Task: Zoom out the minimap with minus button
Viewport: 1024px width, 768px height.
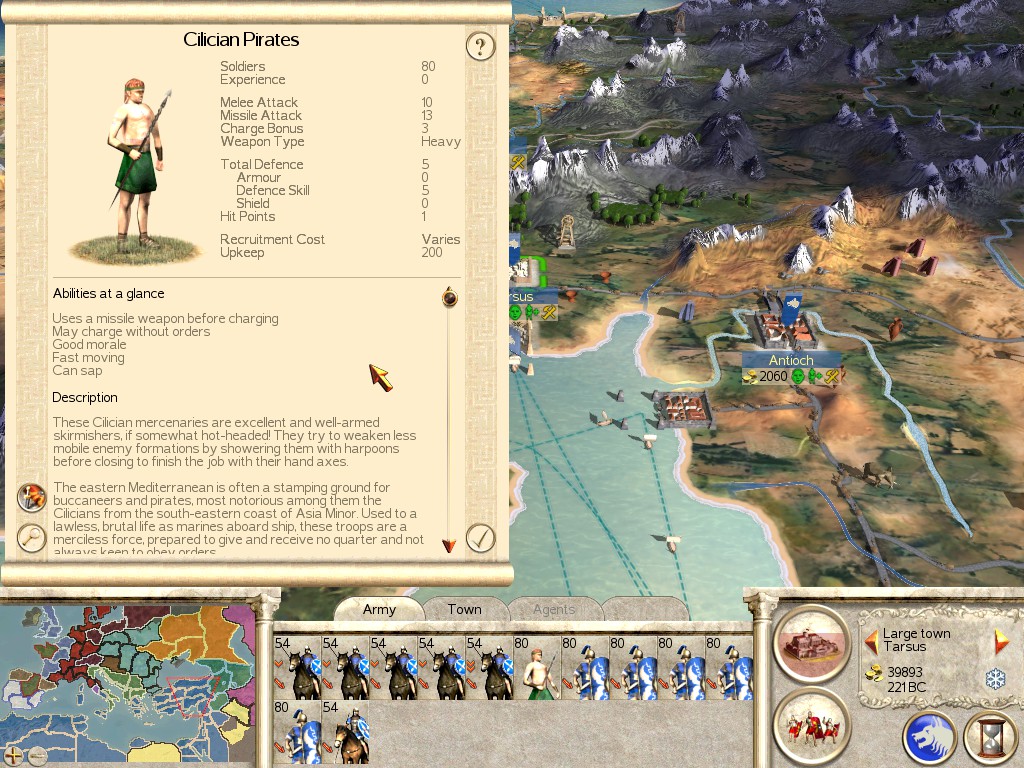Action: coord(37,755)
